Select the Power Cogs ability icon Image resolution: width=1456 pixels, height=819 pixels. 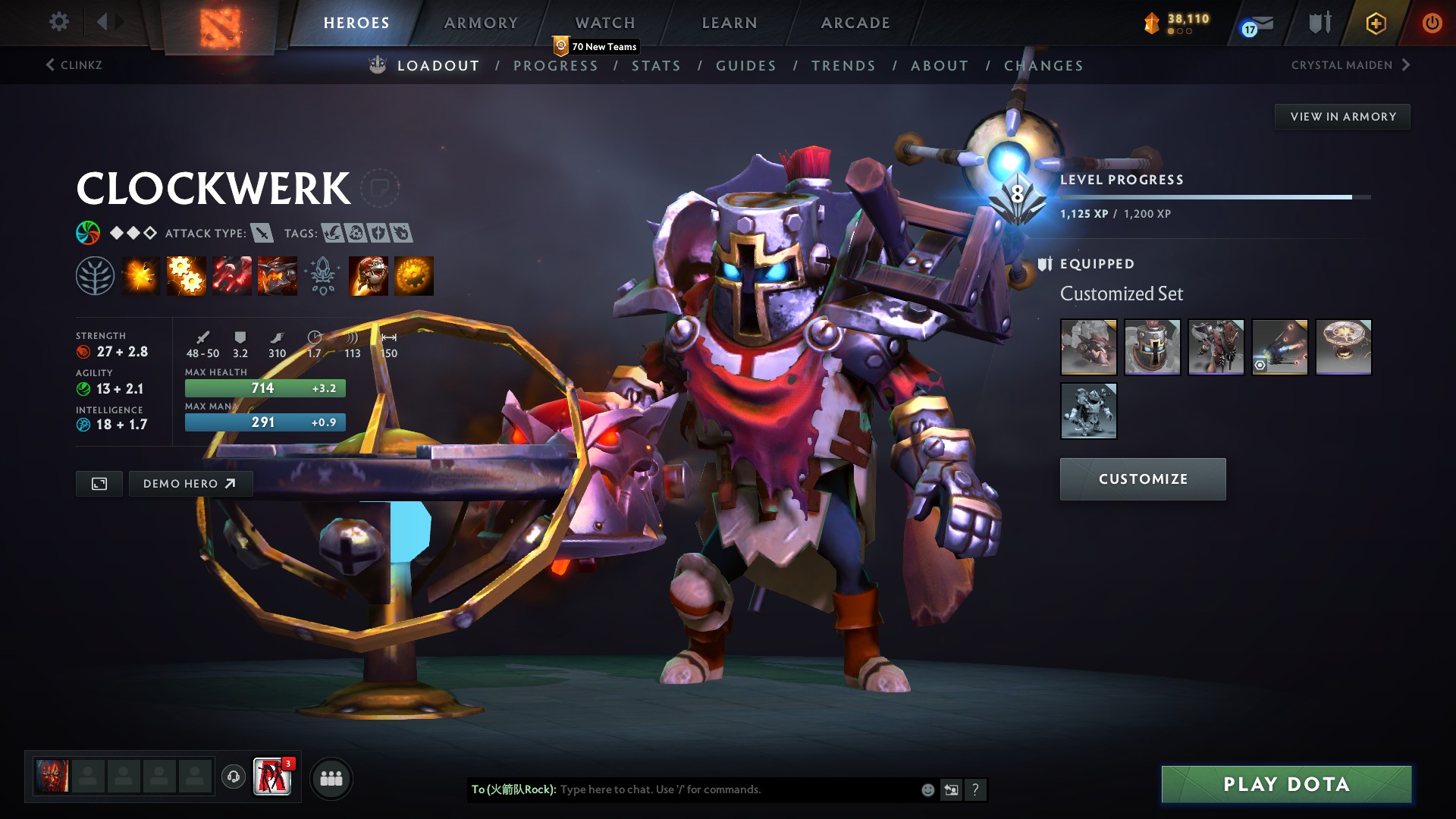187,275
